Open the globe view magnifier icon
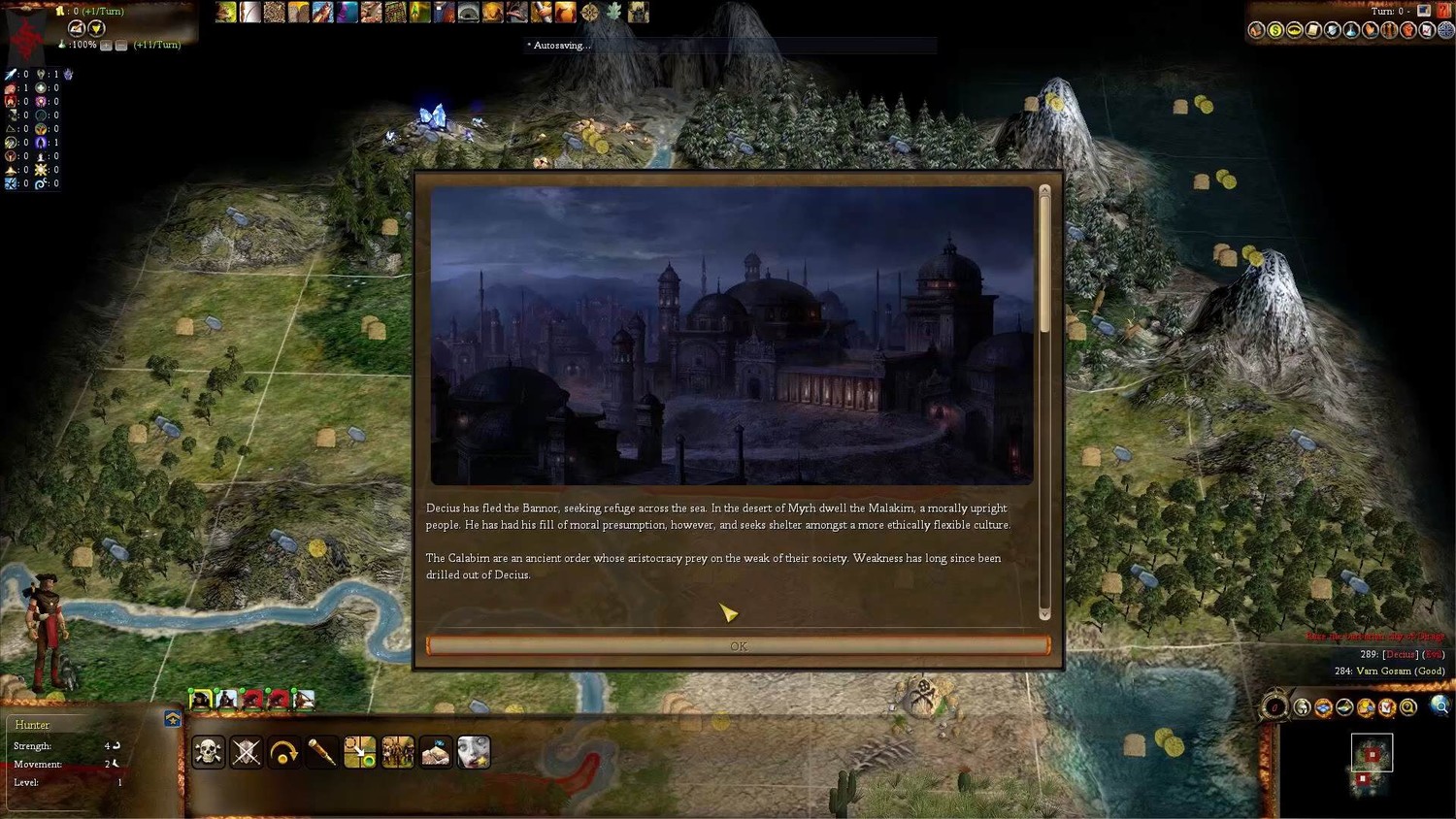1456x819 pixels. (1440, 707)
